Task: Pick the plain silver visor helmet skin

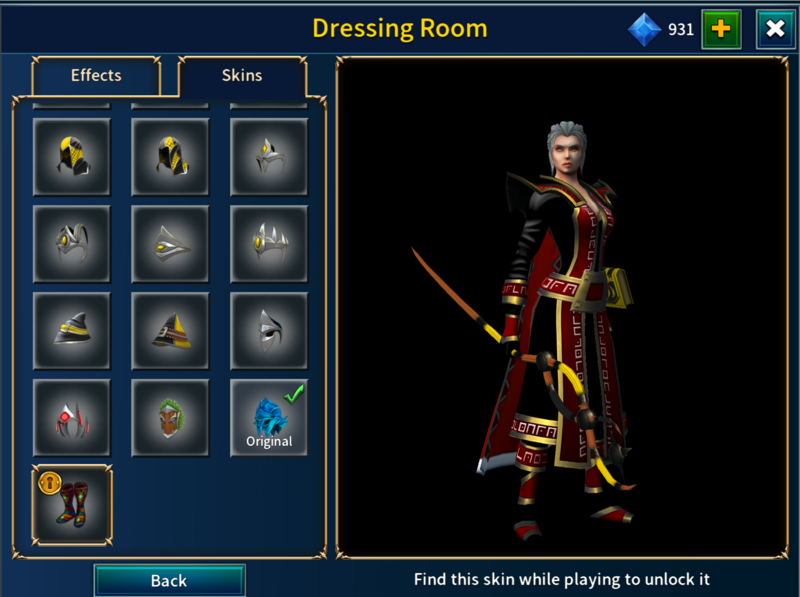Action: pos(269,331)
